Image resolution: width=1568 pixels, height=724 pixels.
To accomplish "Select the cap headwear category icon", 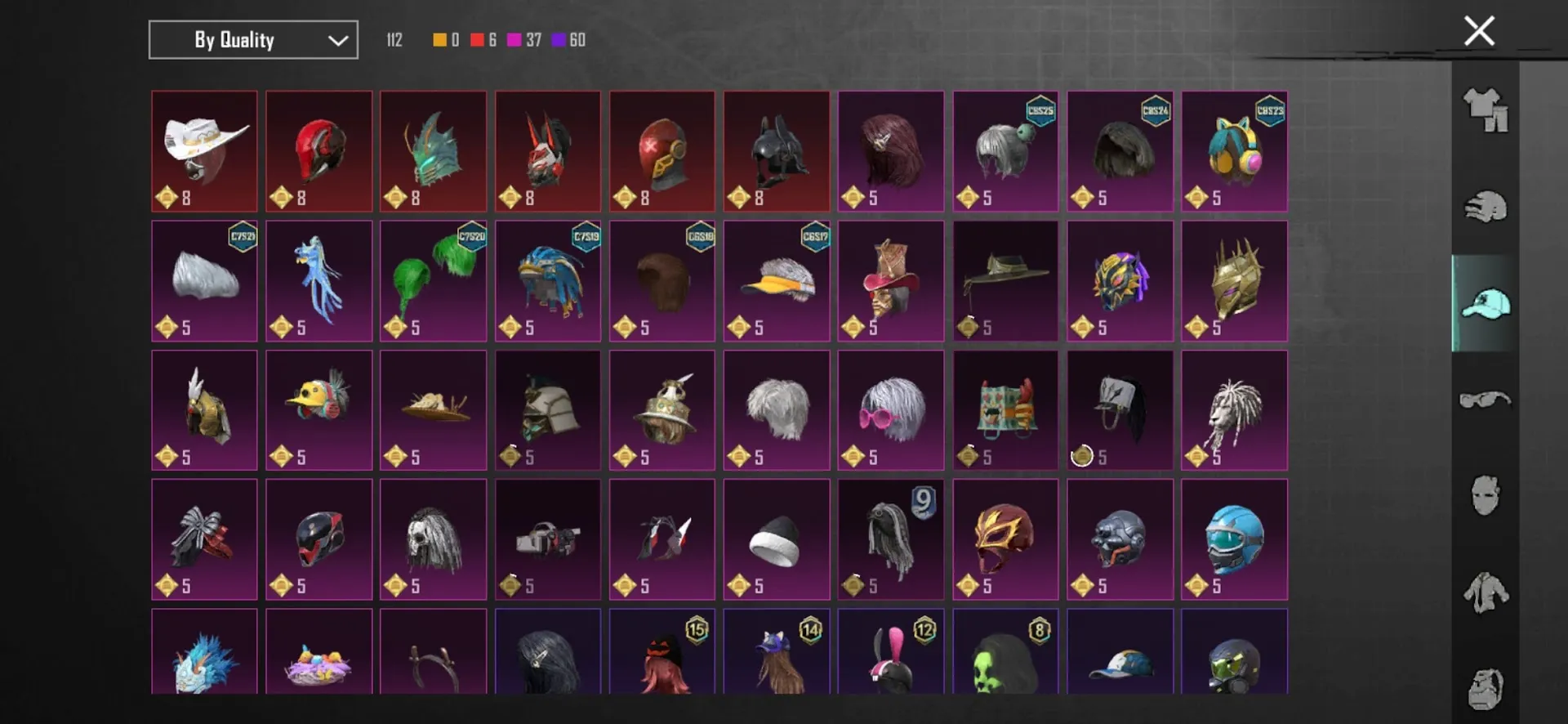I will [x=1488, y=305].
